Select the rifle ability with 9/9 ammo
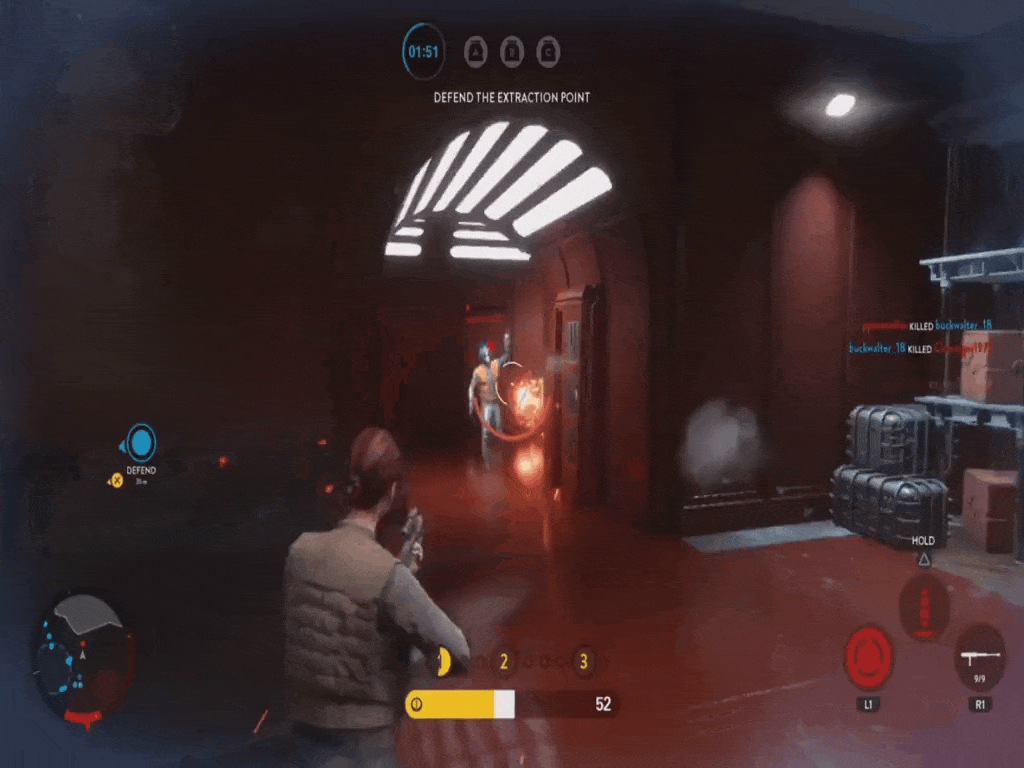Screen dimensions: 1024x768 pyautogui.click(x=979, y=657)
